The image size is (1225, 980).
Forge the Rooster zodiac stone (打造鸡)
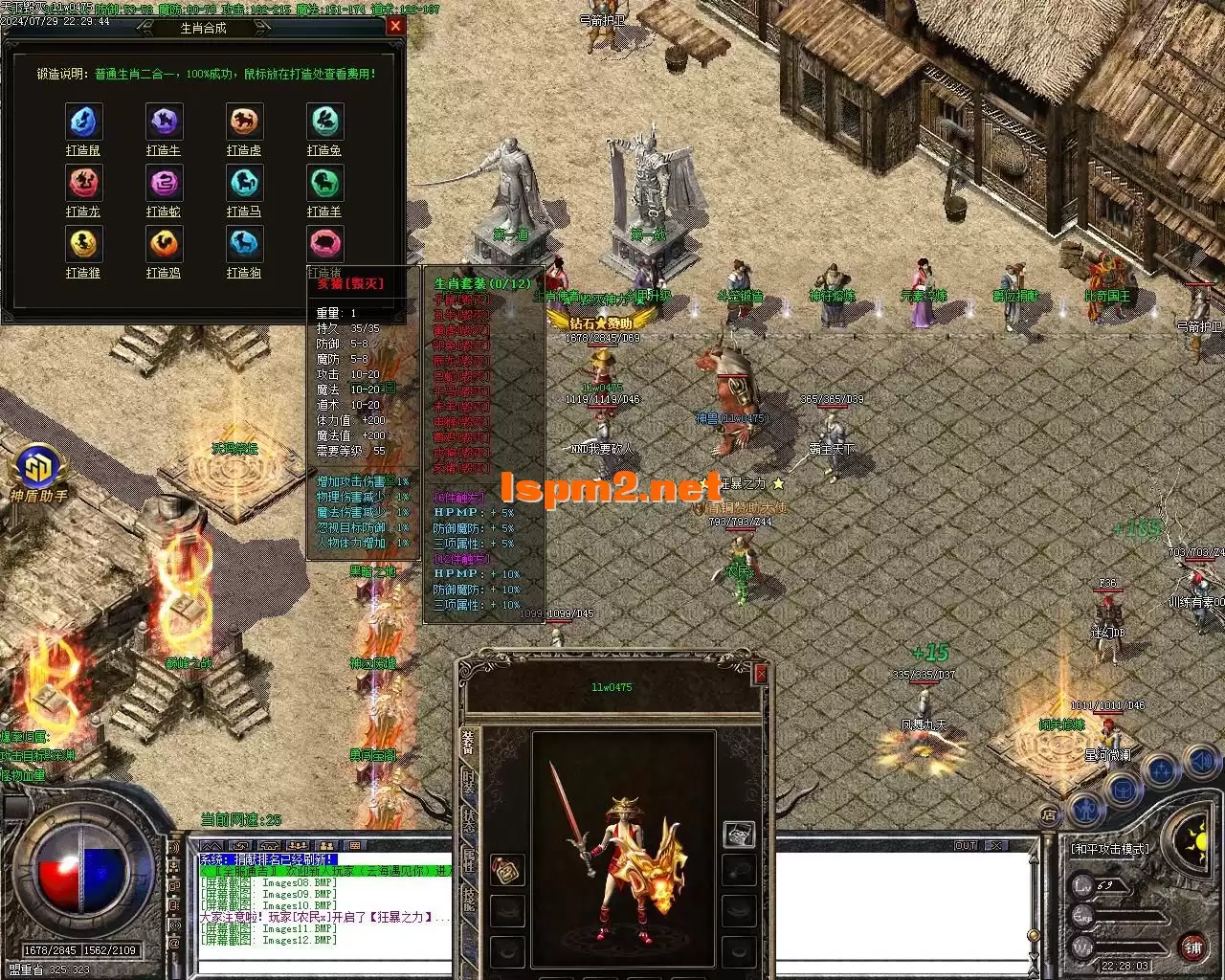164,245
